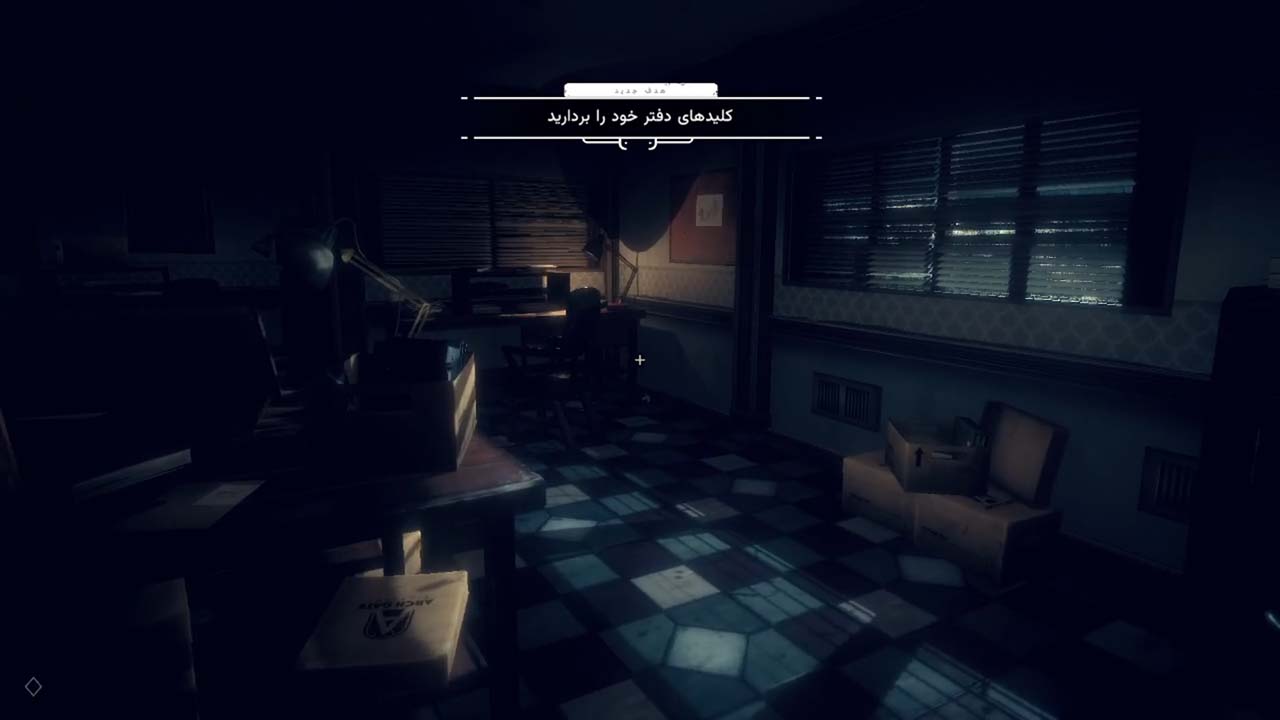Click the objective text 'کلیدهای دفتر خود را بردارید'

(639, 115)
